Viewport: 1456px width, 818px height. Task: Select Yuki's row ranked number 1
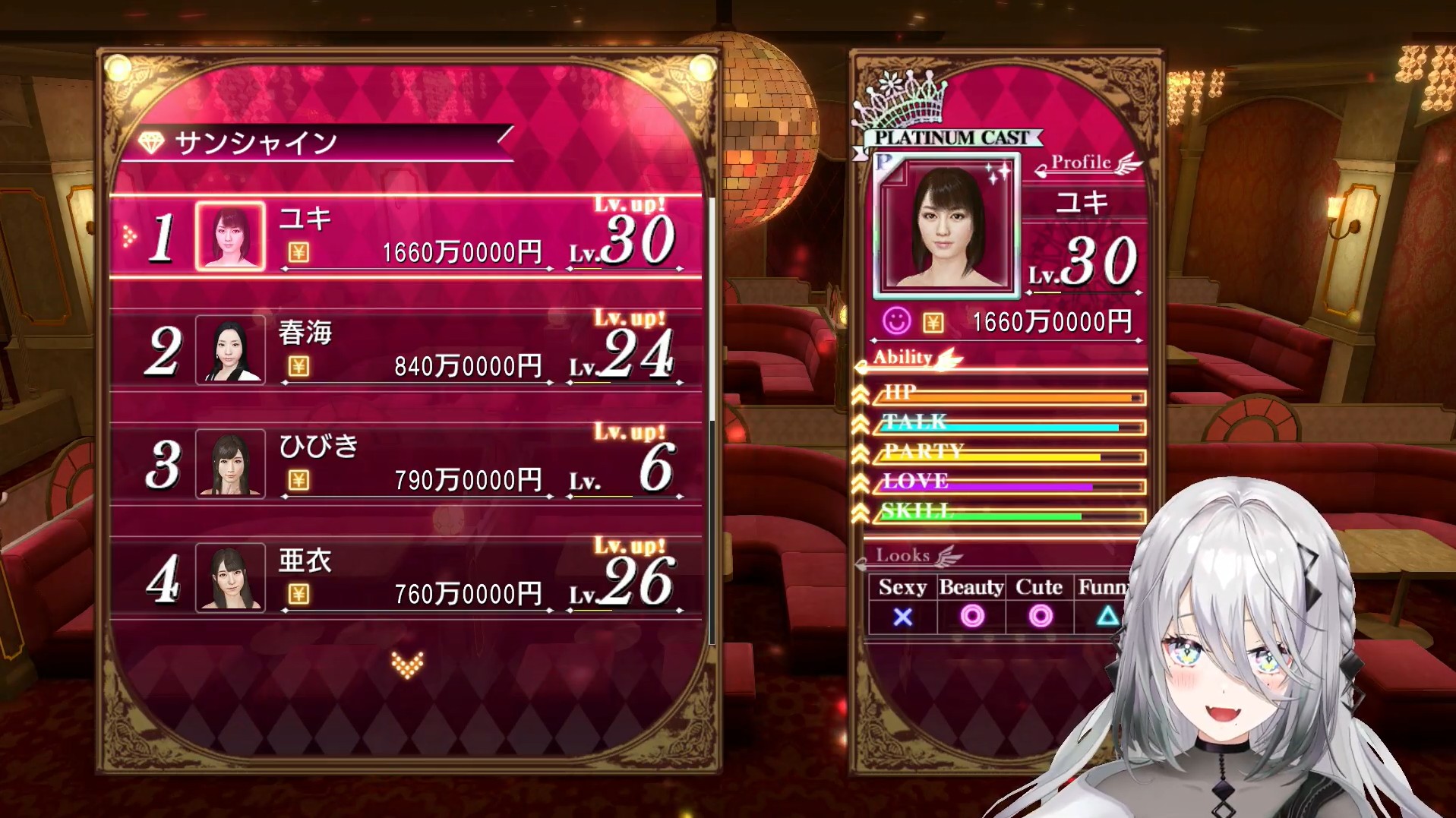[406, 237]
